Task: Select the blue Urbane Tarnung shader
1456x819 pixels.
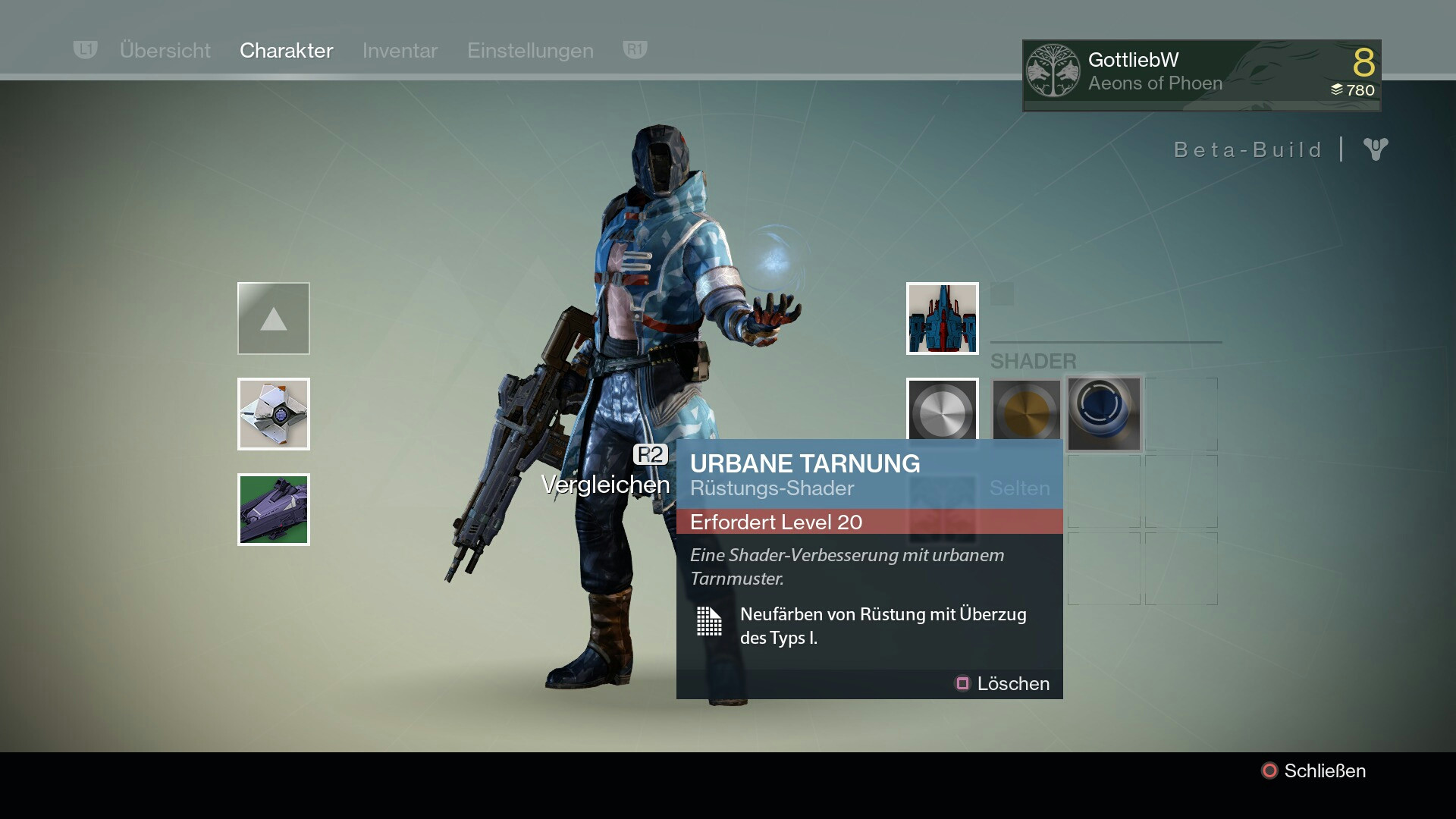Action: (1103, 413)
